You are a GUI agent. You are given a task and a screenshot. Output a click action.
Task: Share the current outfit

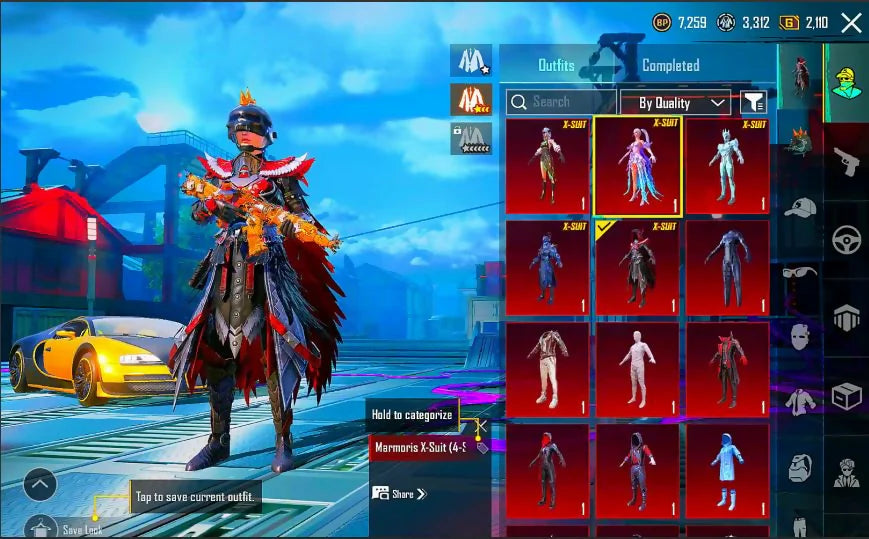click(x=399, y=494)
